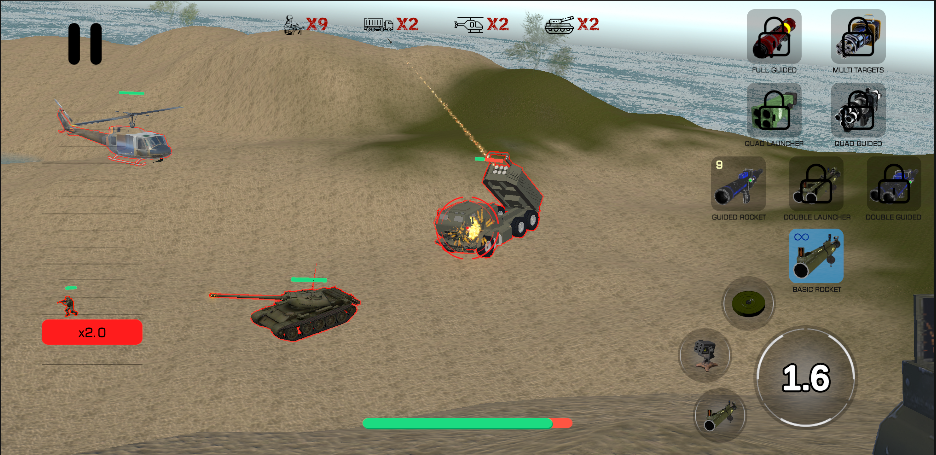Select the locked Multi Targets weapon
This screenshot has height=455, width=936.
click(x=858, y=37)
